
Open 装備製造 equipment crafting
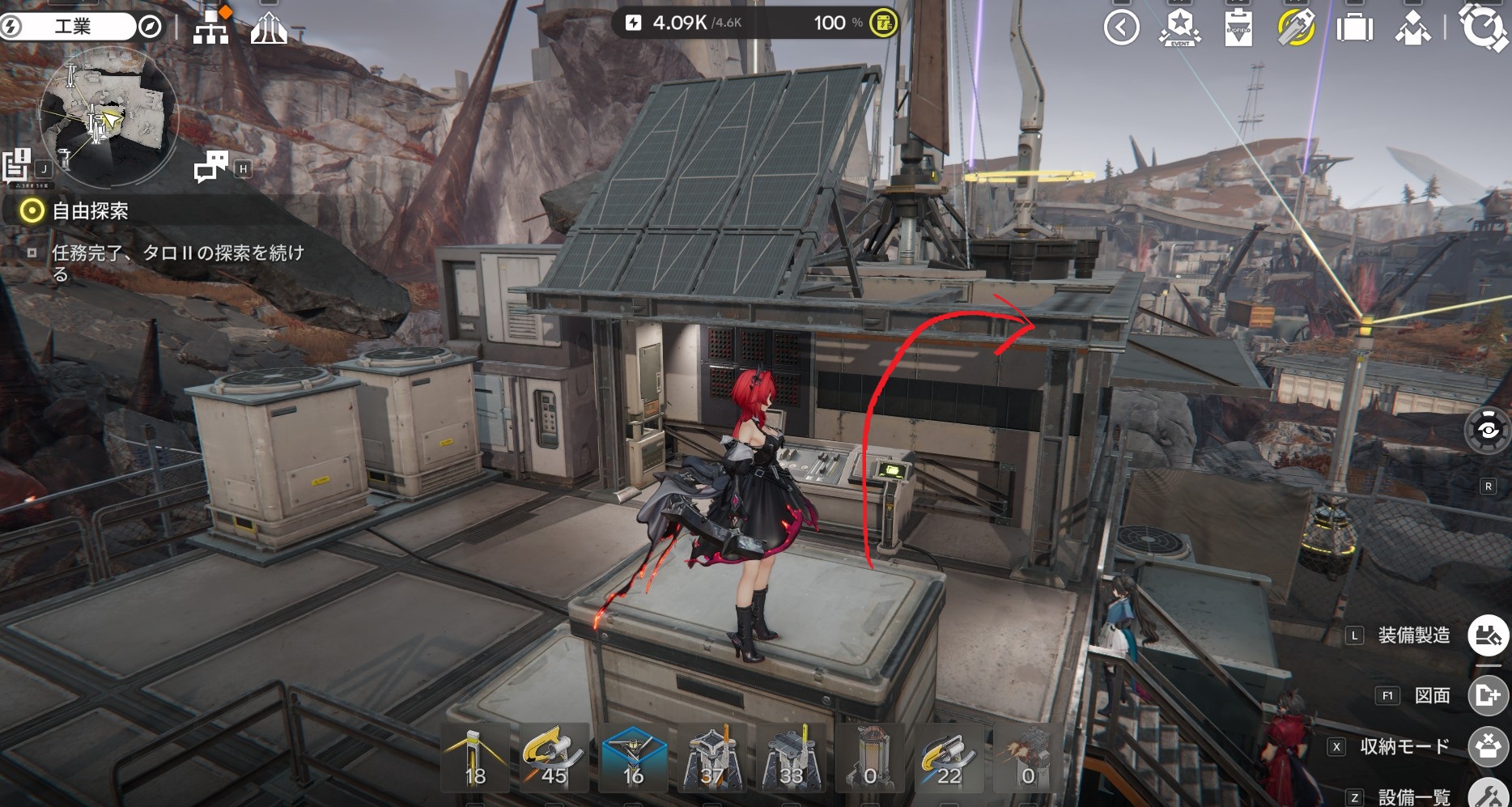[x=1488, y=635]
